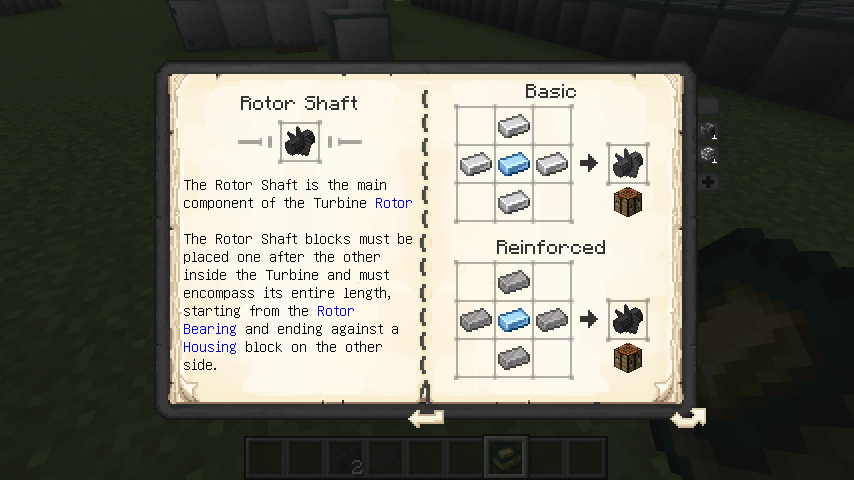Click the crafting table icon under Reinforced

coord(627,358)
